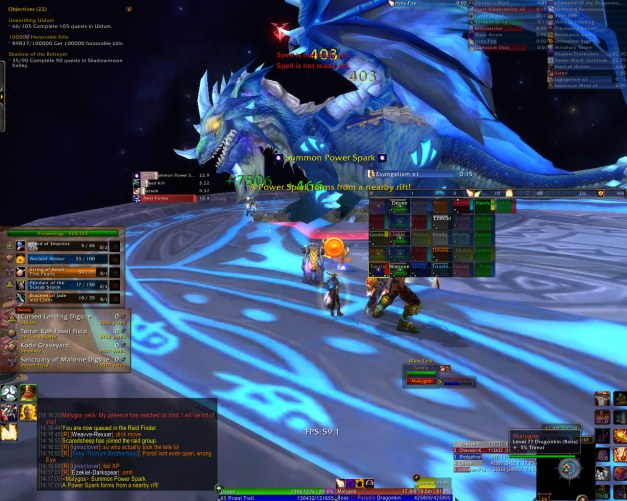Click the Archaeology skill progress bar header

62,232
